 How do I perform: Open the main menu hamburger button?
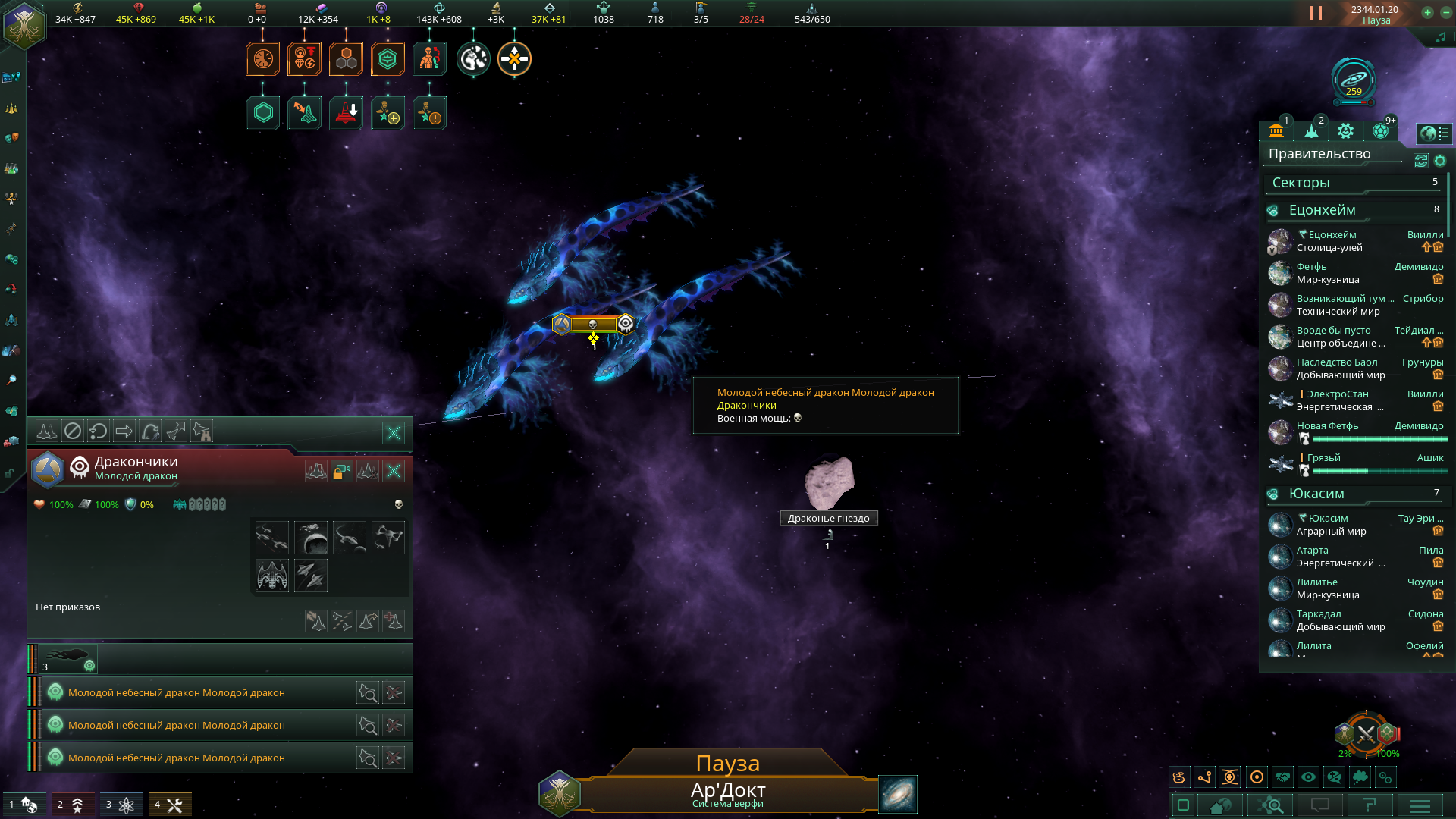[1420, 805]
